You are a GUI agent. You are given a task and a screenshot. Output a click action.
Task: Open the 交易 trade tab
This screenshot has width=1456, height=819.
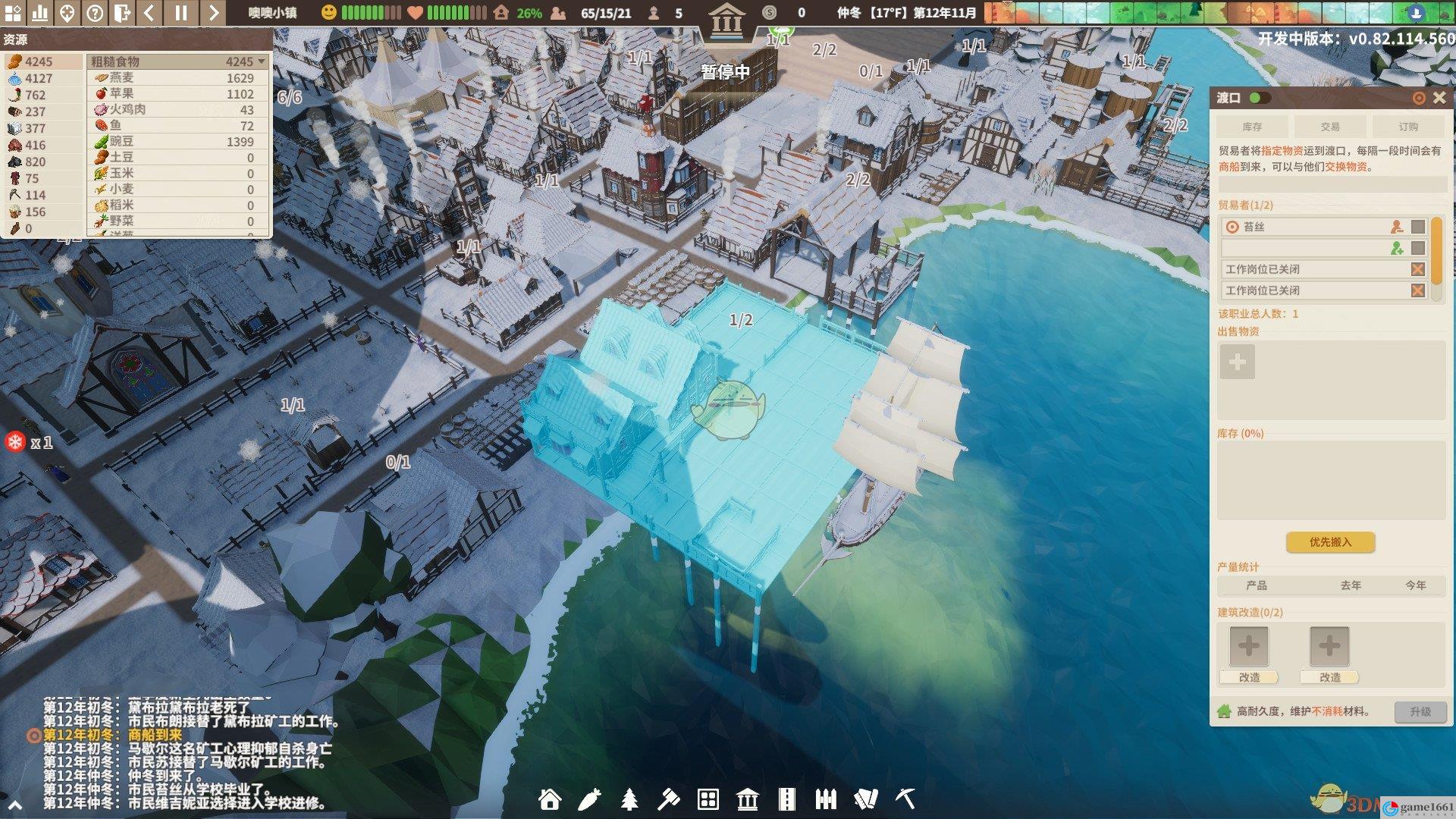pyautogui.click(x=1330, y=127)
